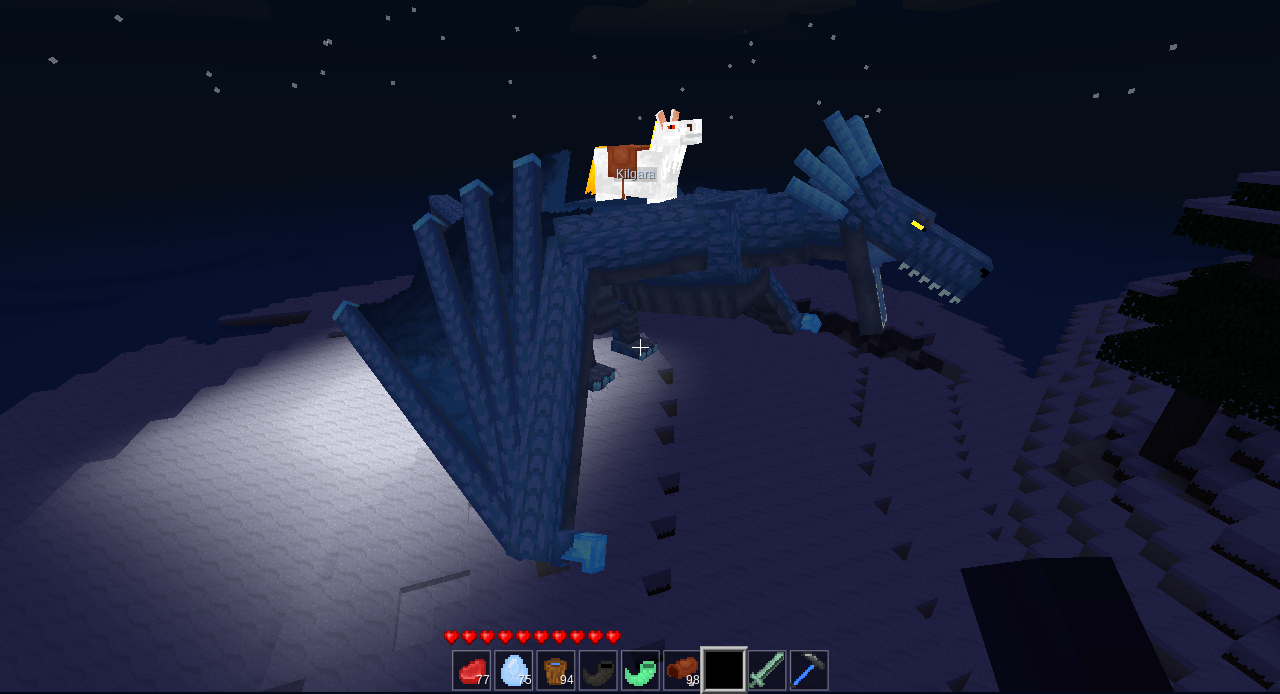Click the highlighted empty hotbar slot
The width and height of the screenshot is (1280, 694).
(x=724, y=670)
